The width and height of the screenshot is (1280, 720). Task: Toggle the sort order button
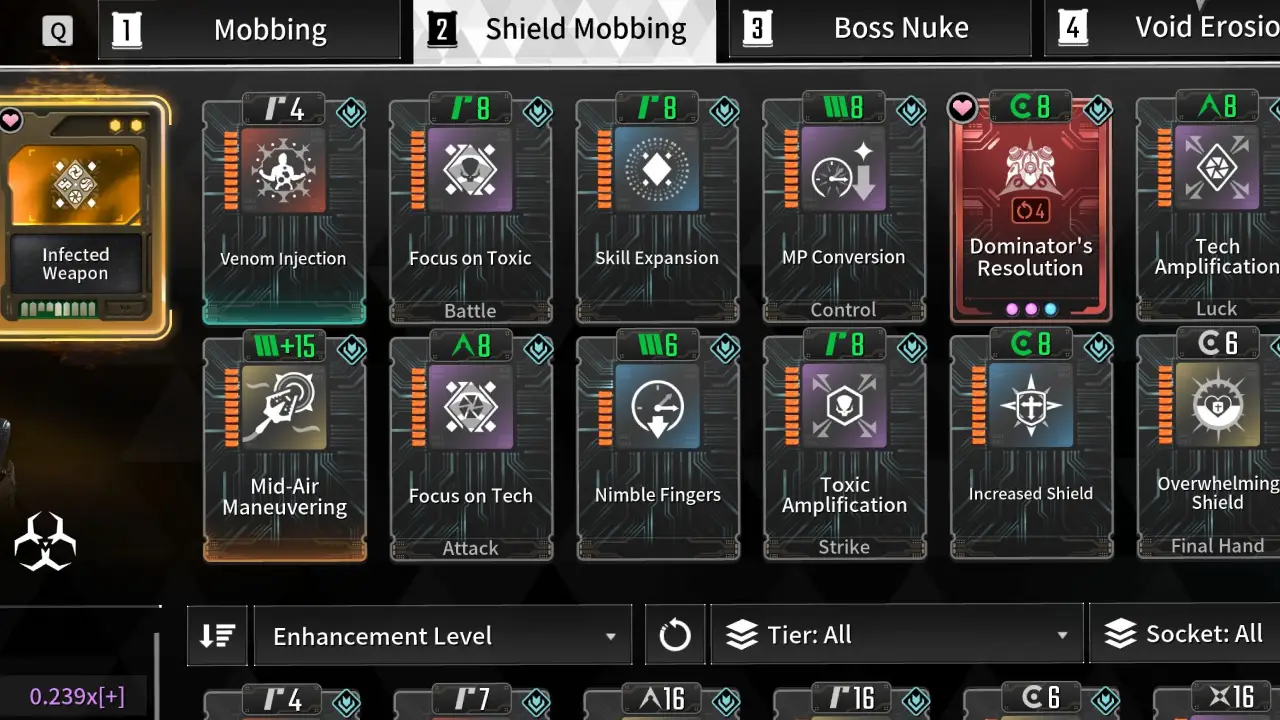coord(217,636)
